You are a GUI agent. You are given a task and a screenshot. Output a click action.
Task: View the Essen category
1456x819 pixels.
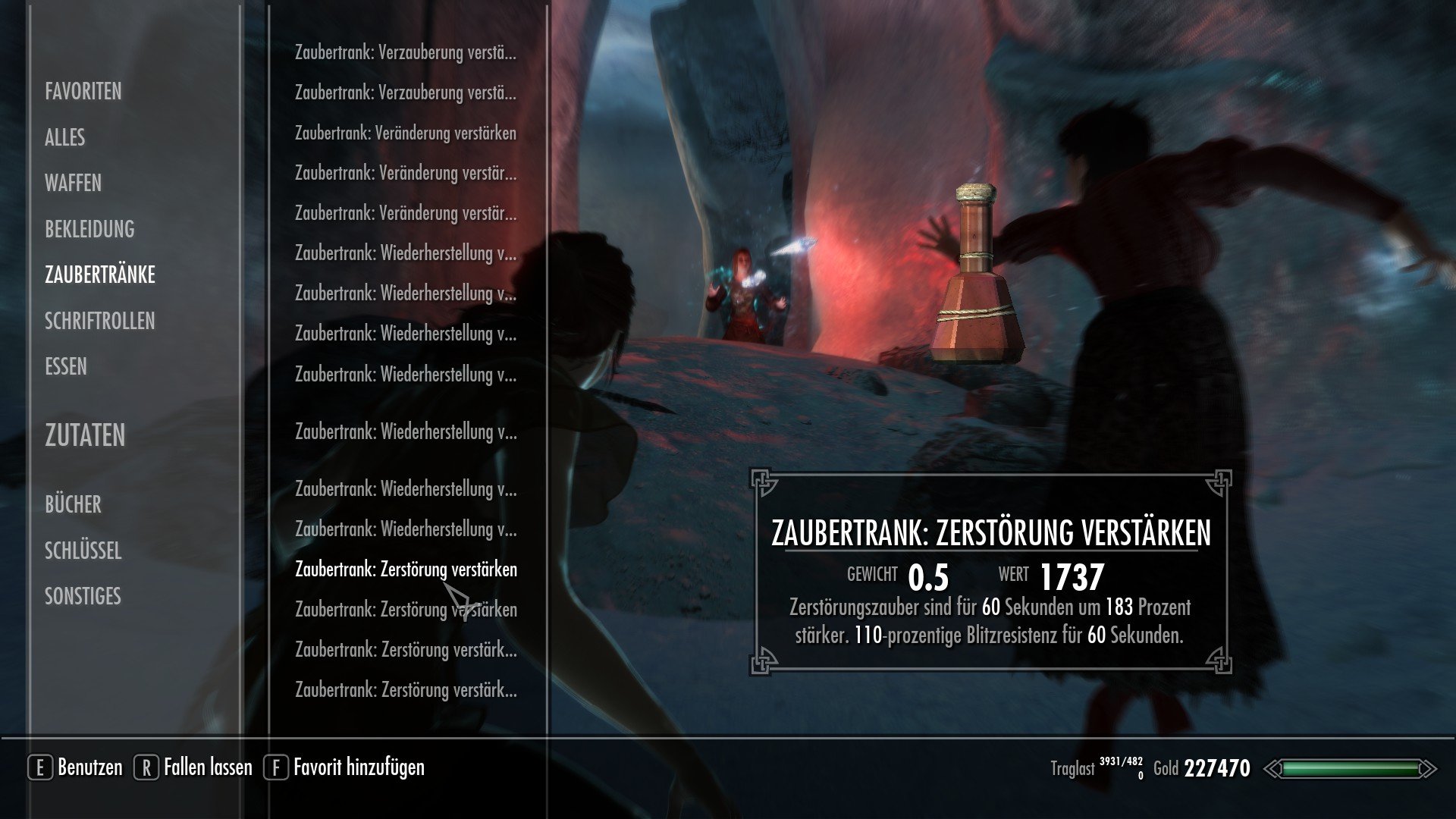pyautogui.click(x=66, y=366)
